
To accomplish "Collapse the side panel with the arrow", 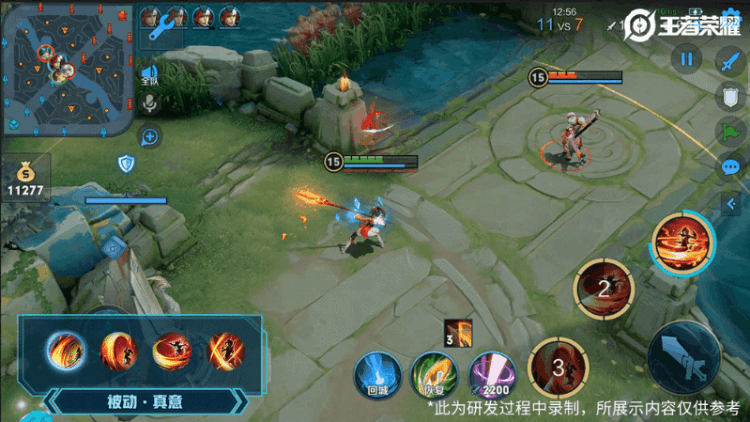I will pyautogui.click(x=731, y=201).
